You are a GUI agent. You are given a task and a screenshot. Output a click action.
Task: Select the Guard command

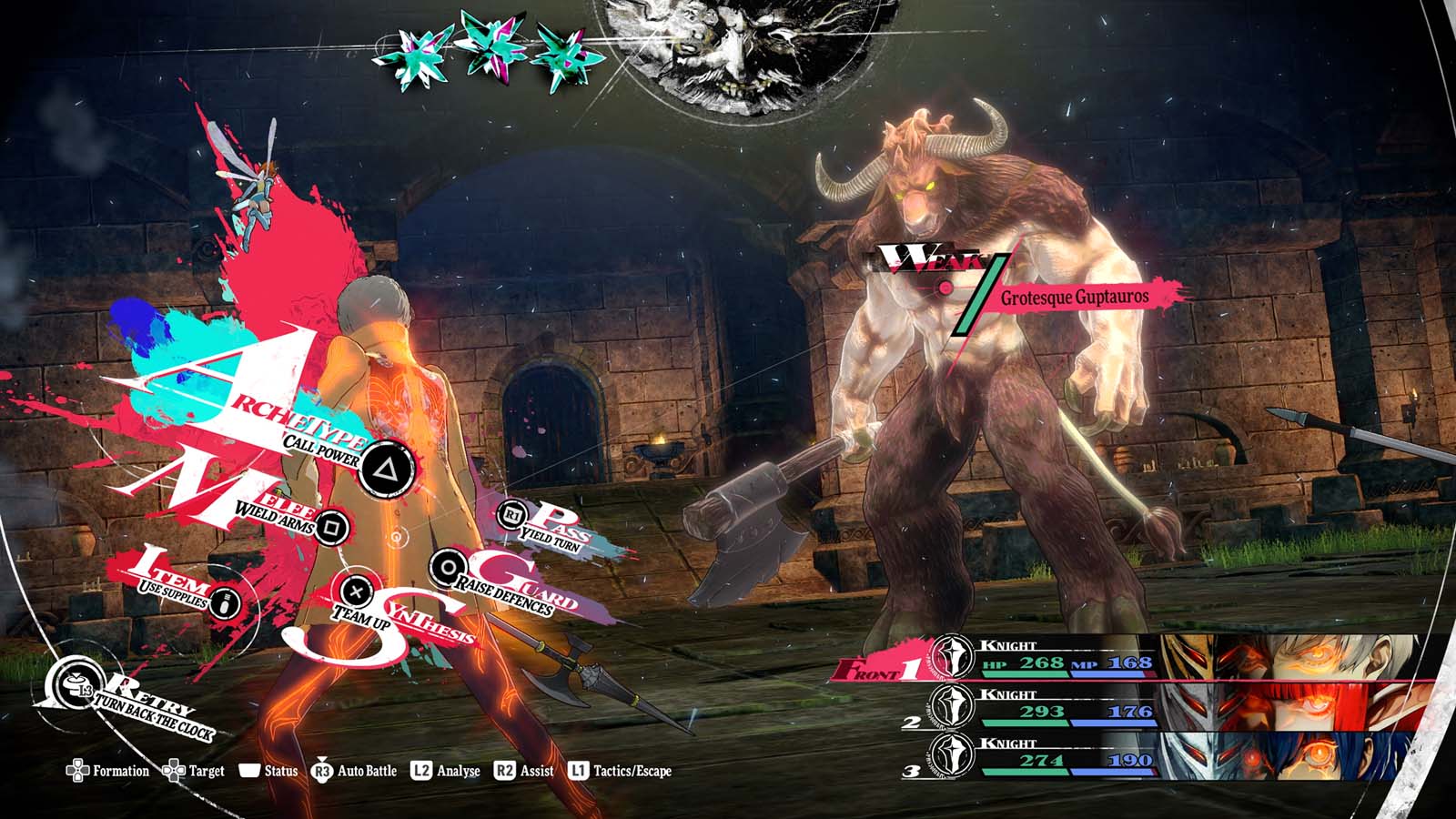(447, 569)
